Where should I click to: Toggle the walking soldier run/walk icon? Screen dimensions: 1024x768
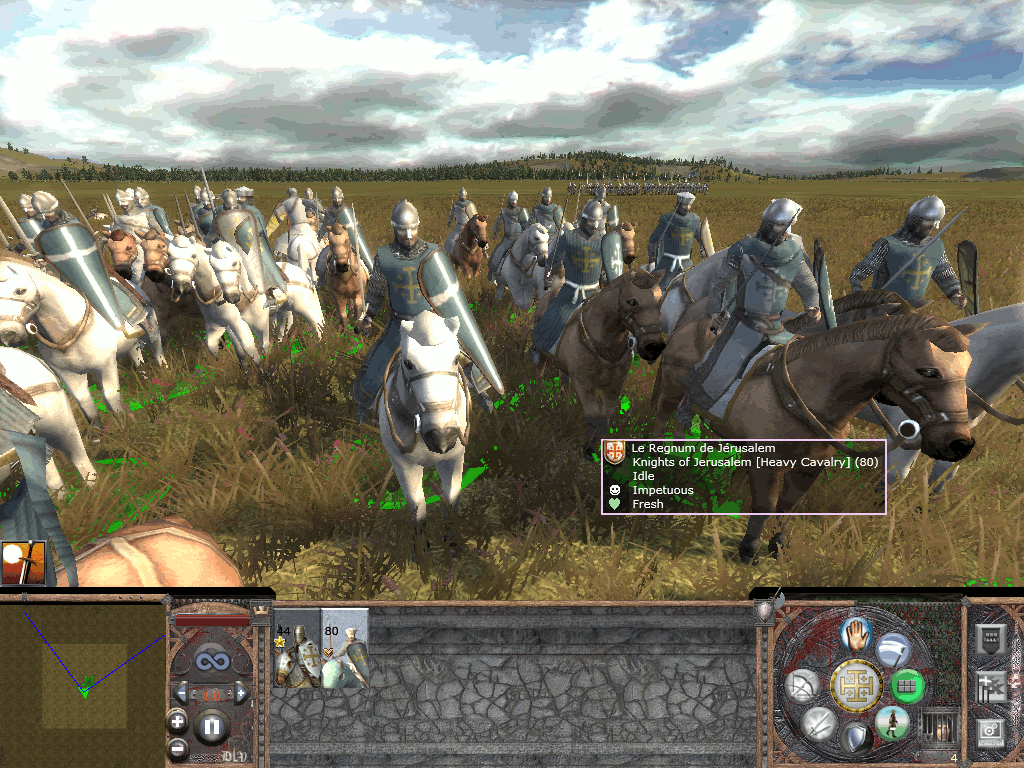click(891, 722)
